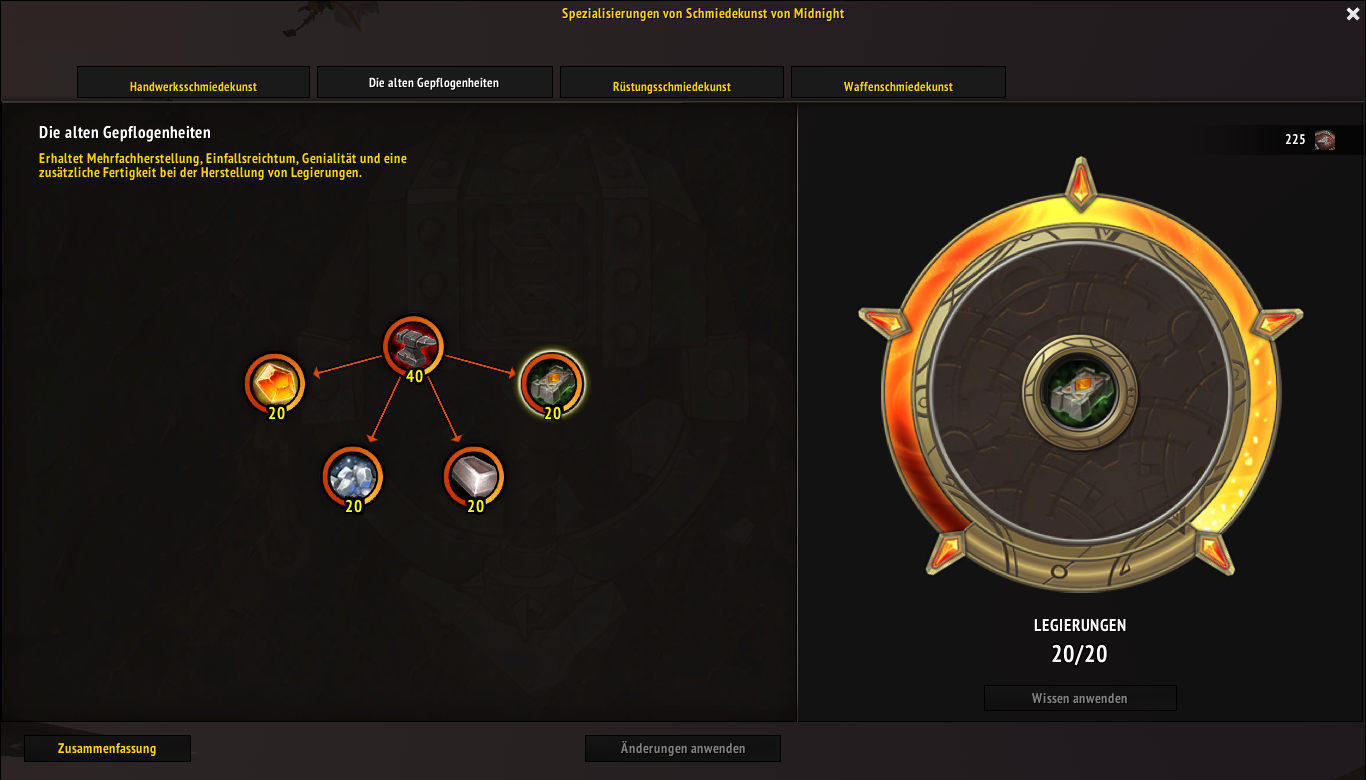Image resolution: width=1366 pixels, height=780 pixels.
Task: Select the anvil root node
Action: point(413,346)
